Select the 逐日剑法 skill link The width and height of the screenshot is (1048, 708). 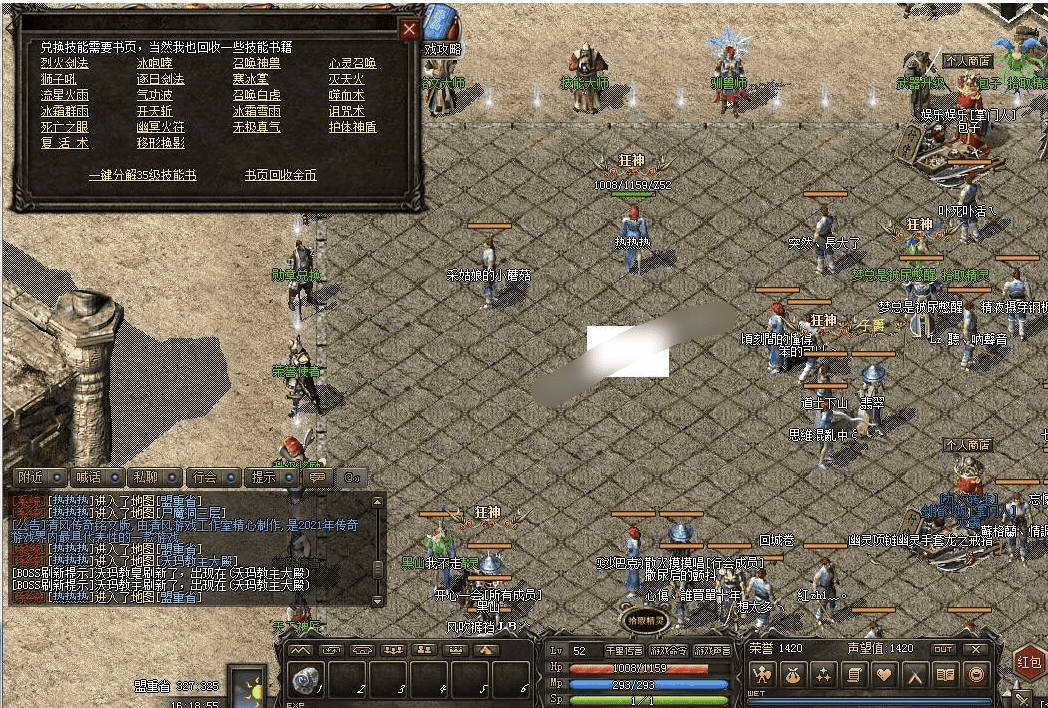[x=160, y=79]
